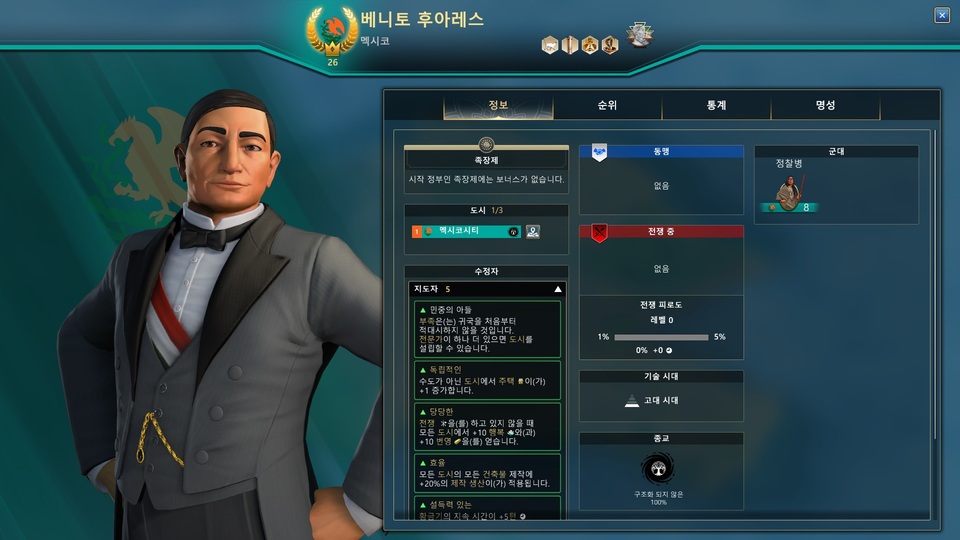
Task: Click the 고대 시대 pyramid icon
Action: (631, 400)
